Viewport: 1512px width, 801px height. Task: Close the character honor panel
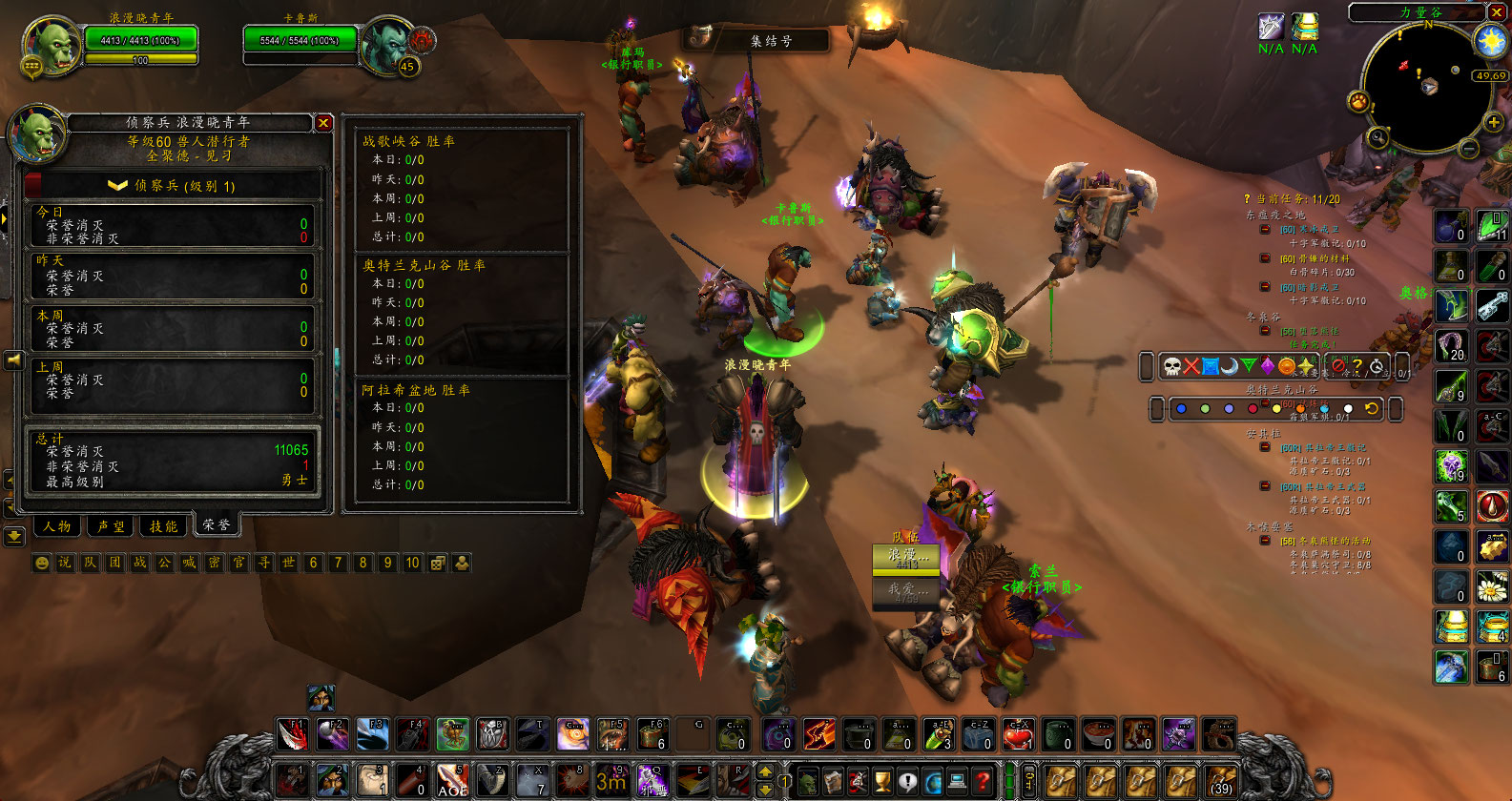coord(324,123)
